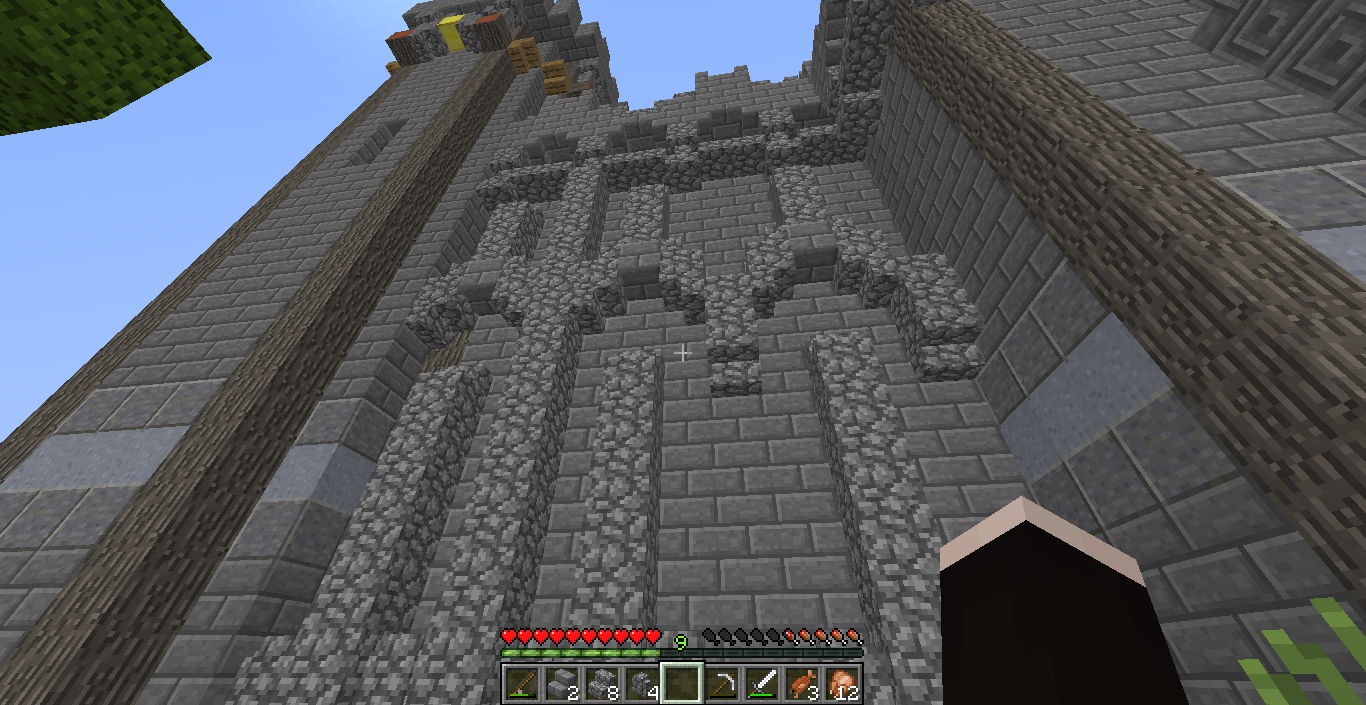
Task: Select the smooth stone blocks stack of 2
Action: pyautogui.click(x=561, y=684)
